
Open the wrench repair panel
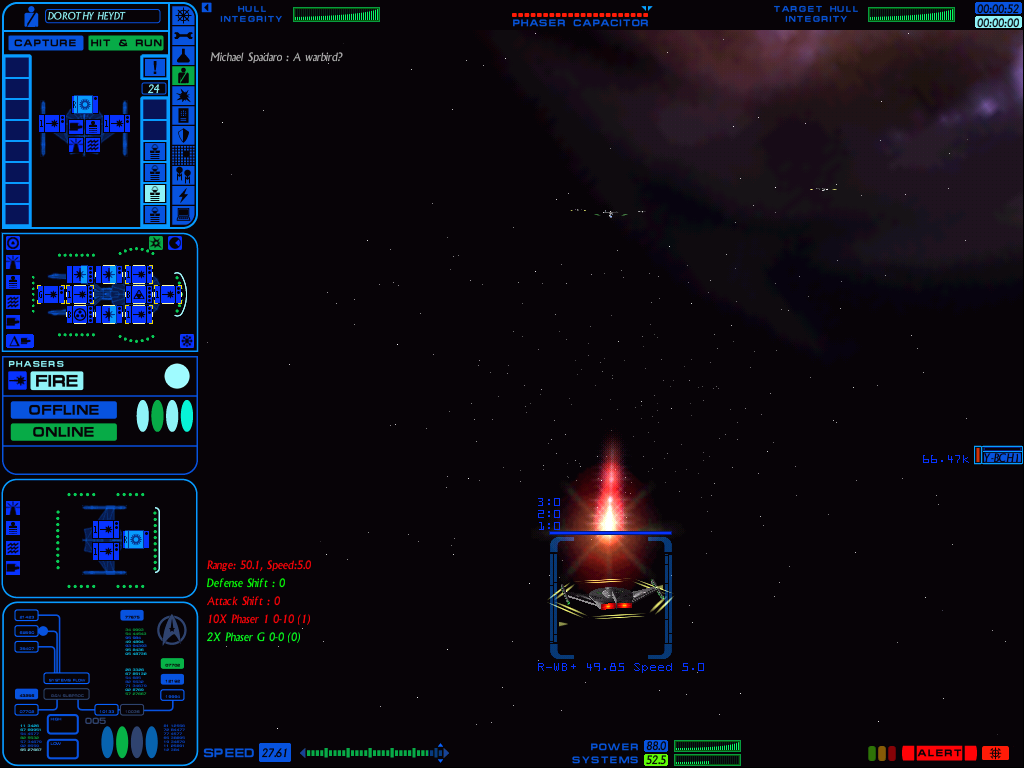coord(183,35)
